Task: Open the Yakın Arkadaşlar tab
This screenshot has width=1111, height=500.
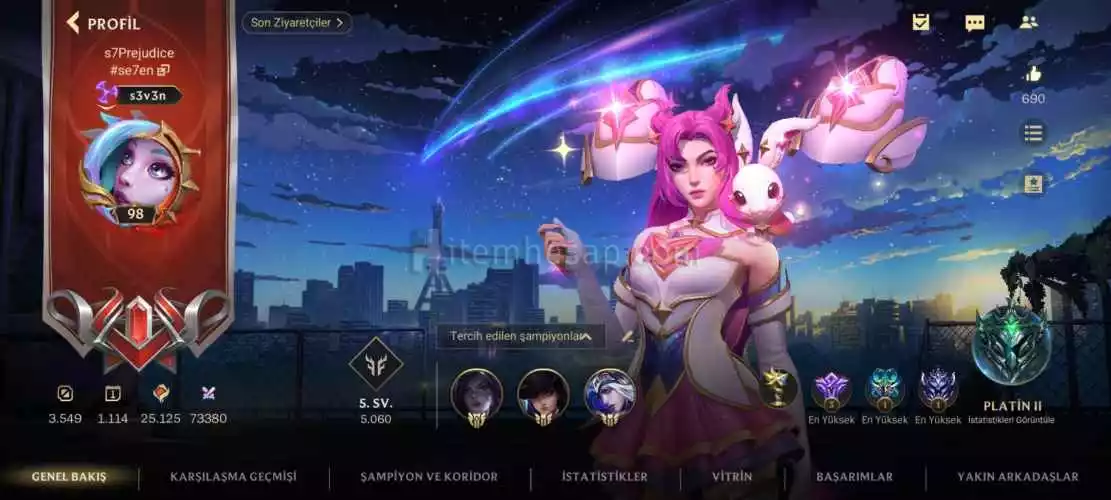Action: pos(1017,477)
